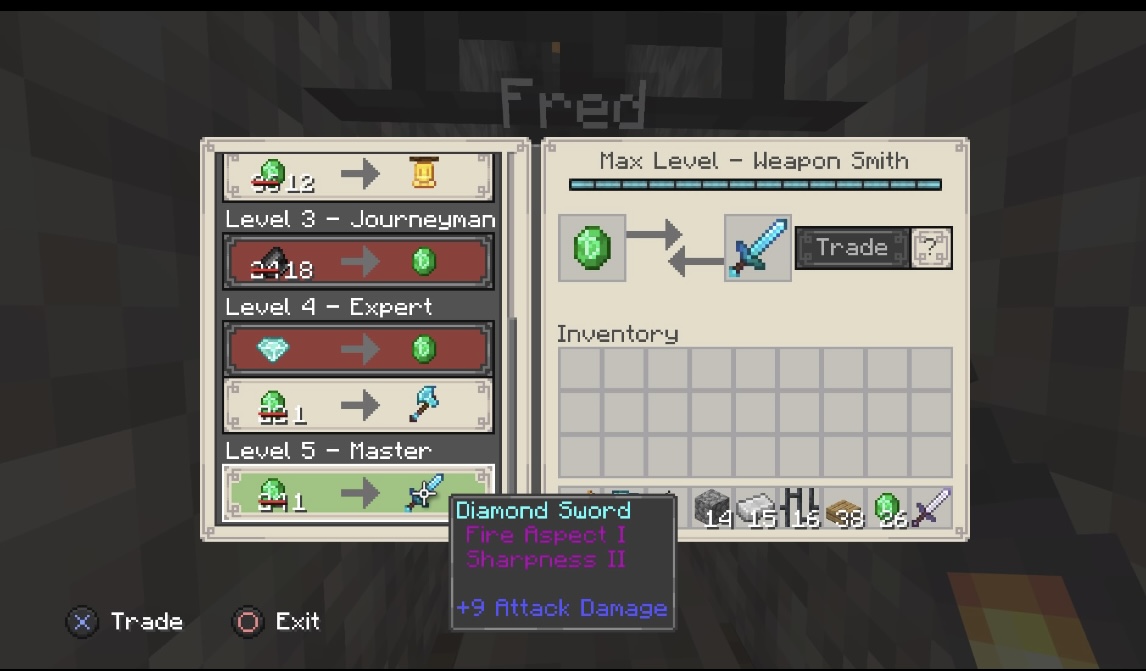Image resolution: width=1146 pixels, height=671 pixels.
Task: Pick the enchanted diamond axe trade
Action: [x=357, y=405]
